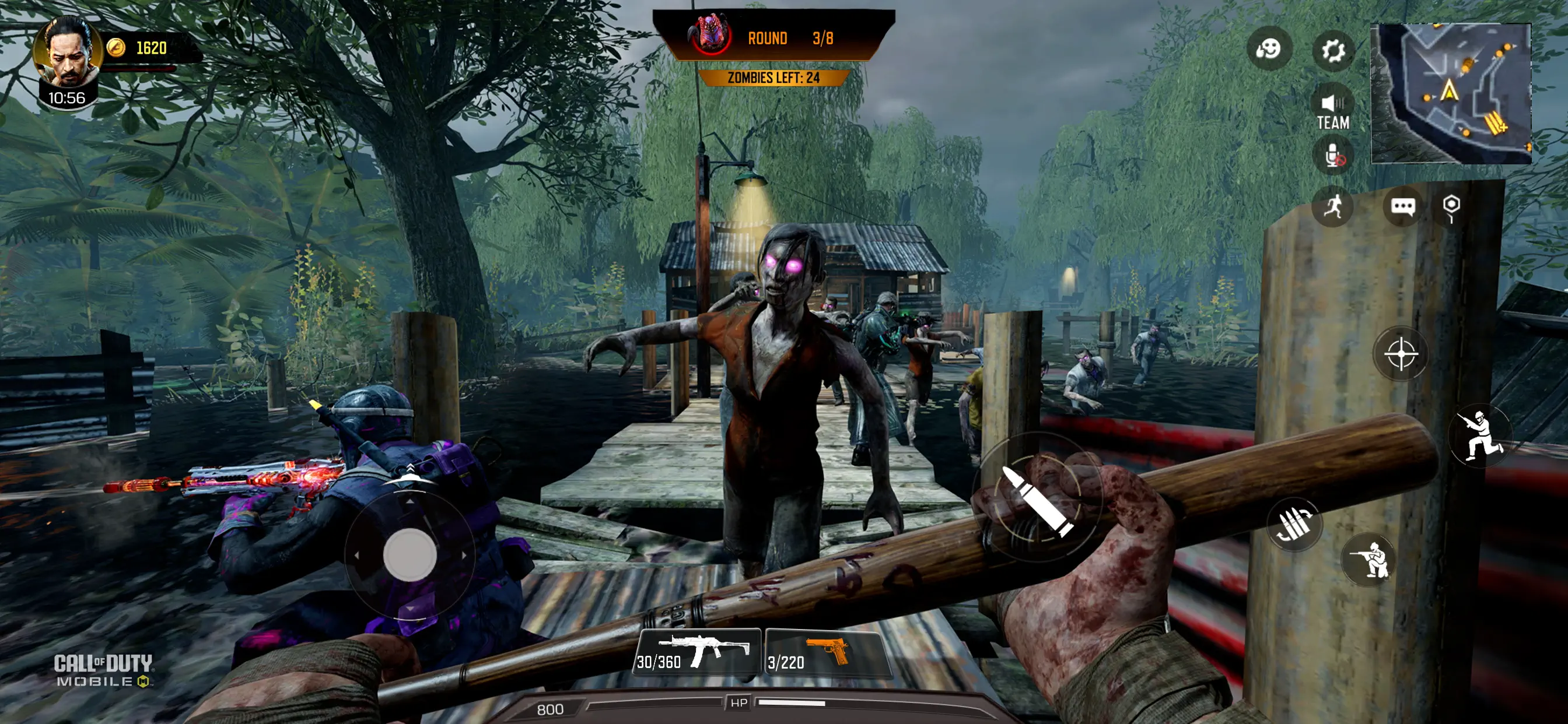Open the chat speech-bubble button

[1402, 207]
